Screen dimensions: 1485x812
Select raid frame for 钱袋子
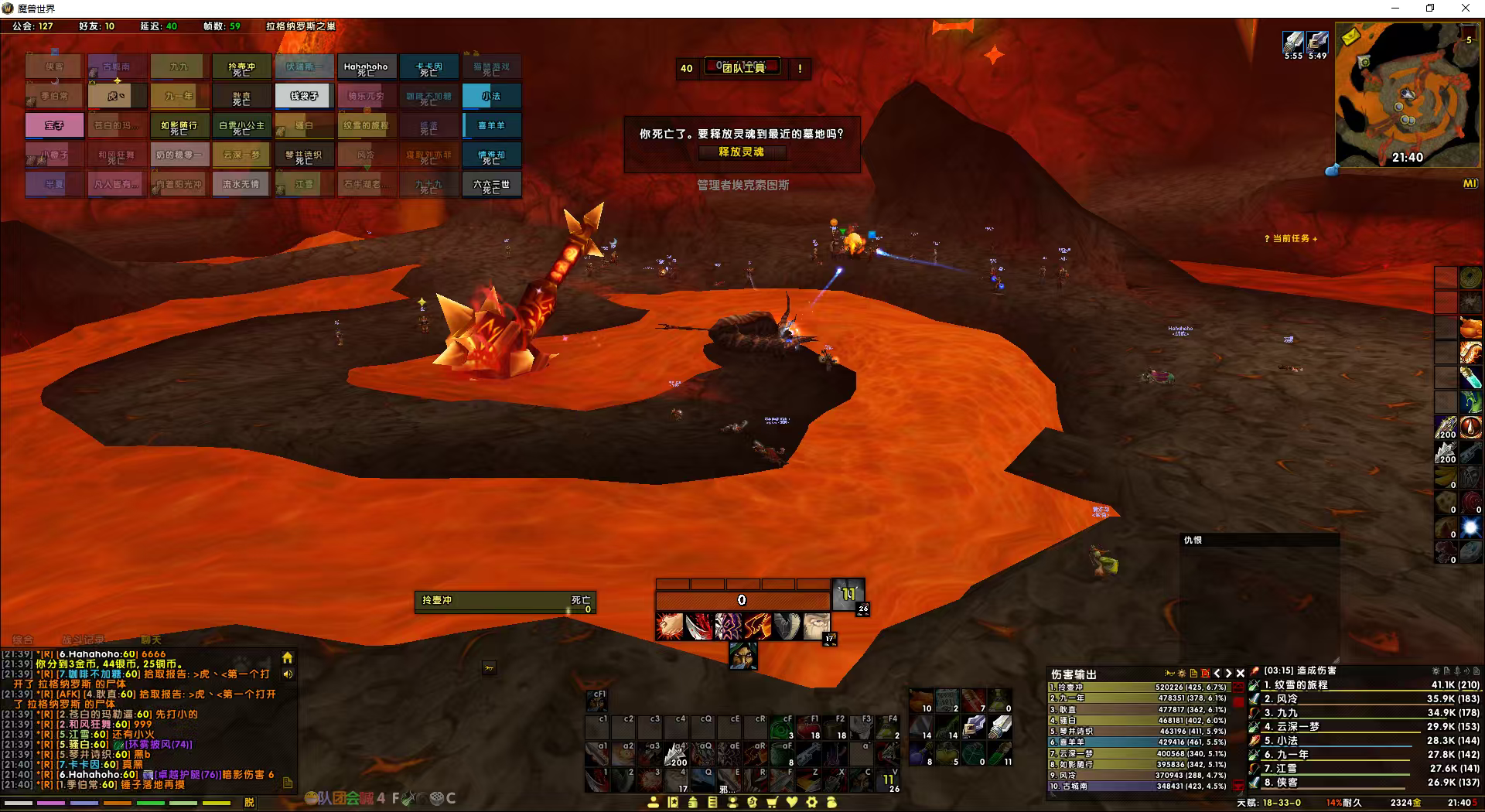click(x=303, y=96)
